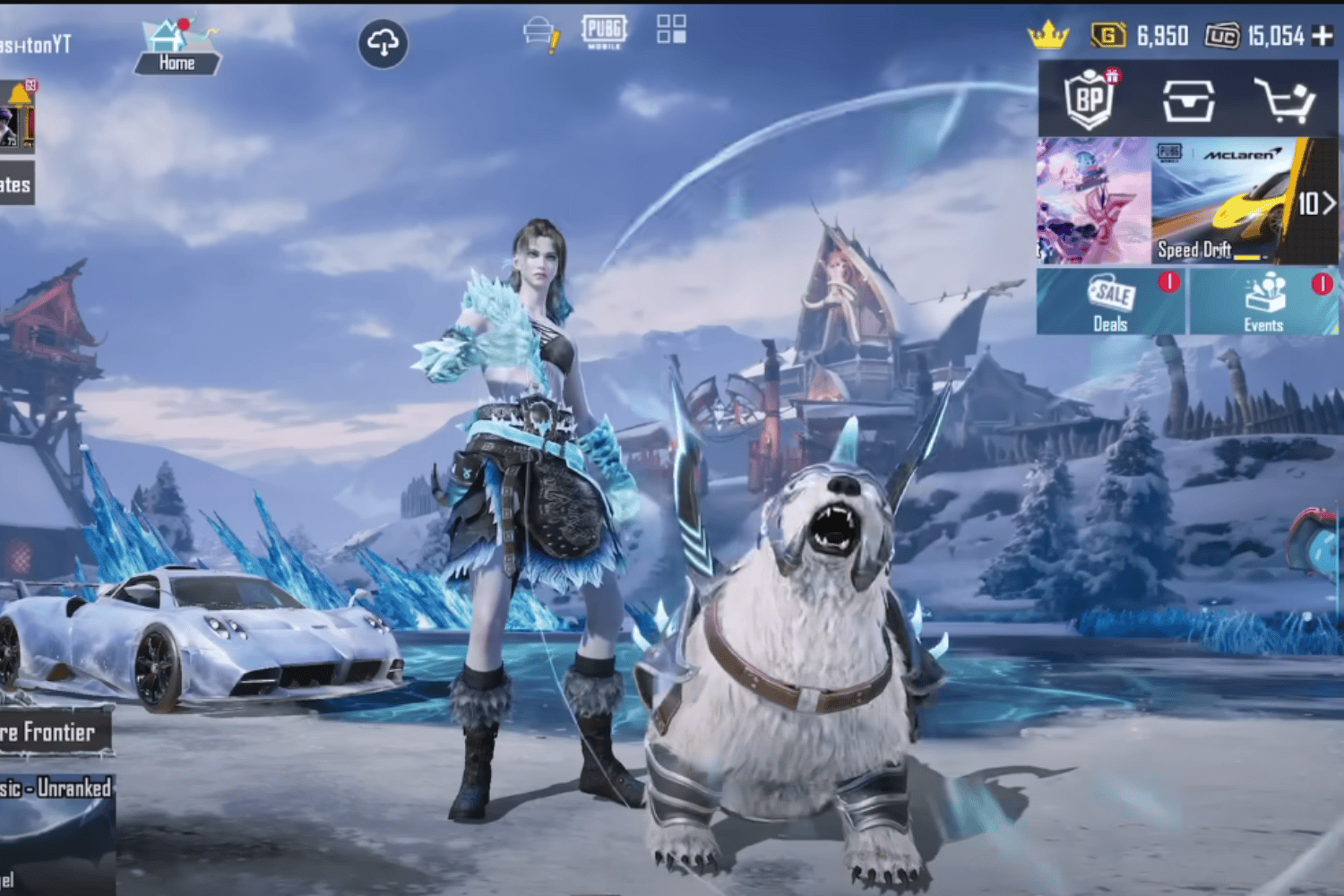Open the PUBG Mobile logo menu
This screenshot has width=1344, height=896.
[604, 30]
